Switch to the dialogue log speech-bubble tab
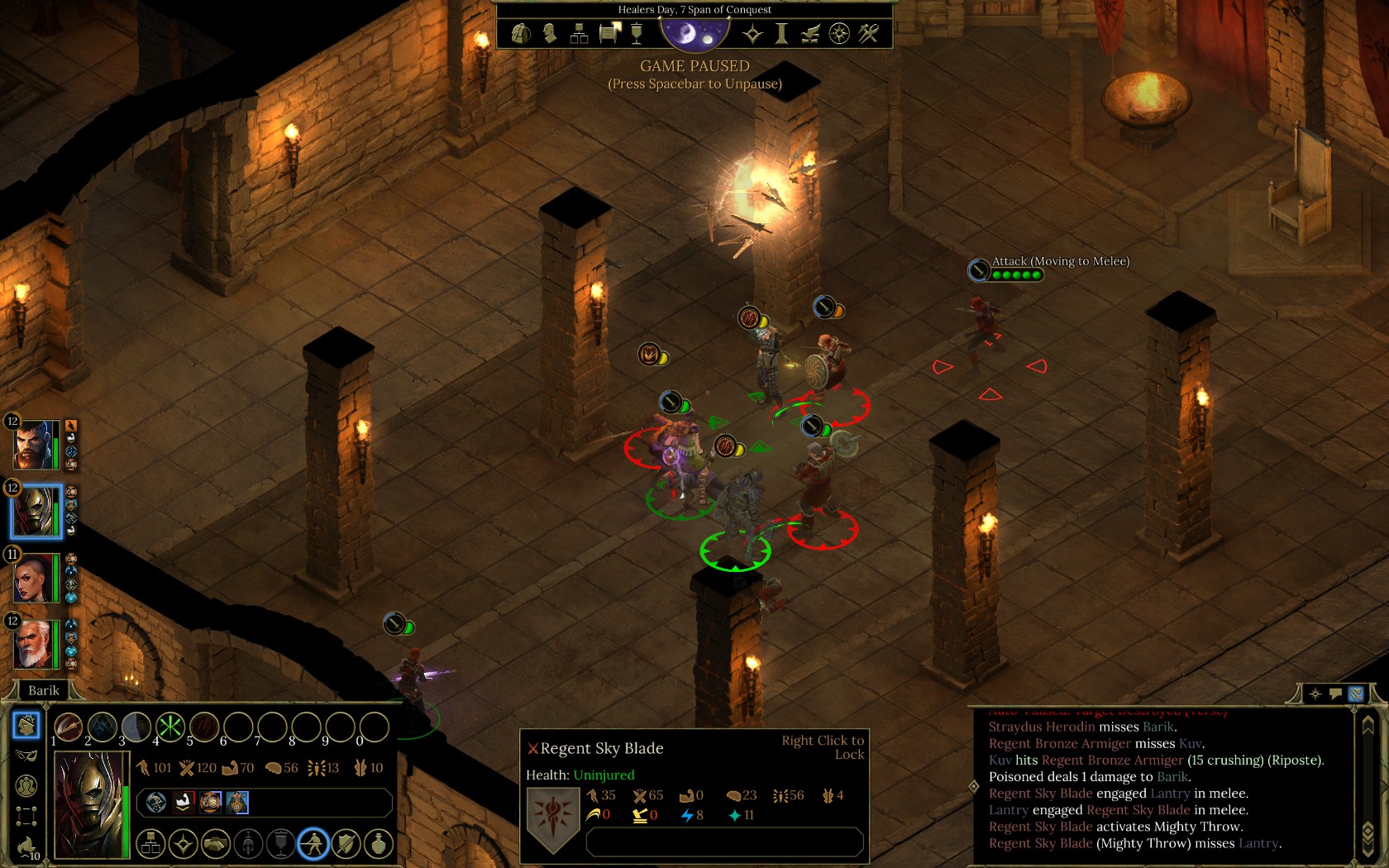1389x868 pixels. 1335,694
